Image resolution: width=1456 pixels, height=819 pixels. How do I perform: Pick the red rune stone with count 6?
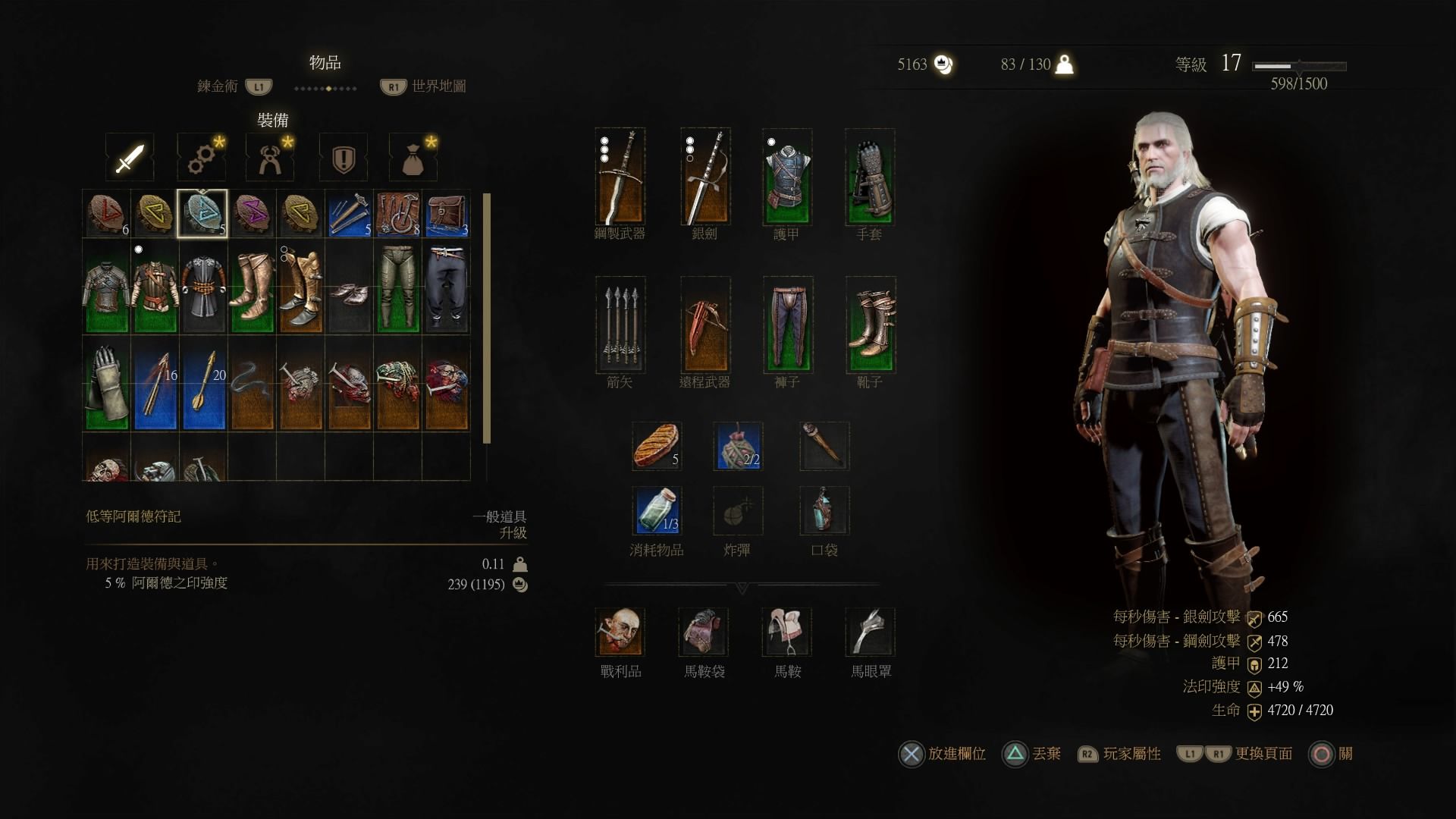pyautogui.click(x=106, y=214)
